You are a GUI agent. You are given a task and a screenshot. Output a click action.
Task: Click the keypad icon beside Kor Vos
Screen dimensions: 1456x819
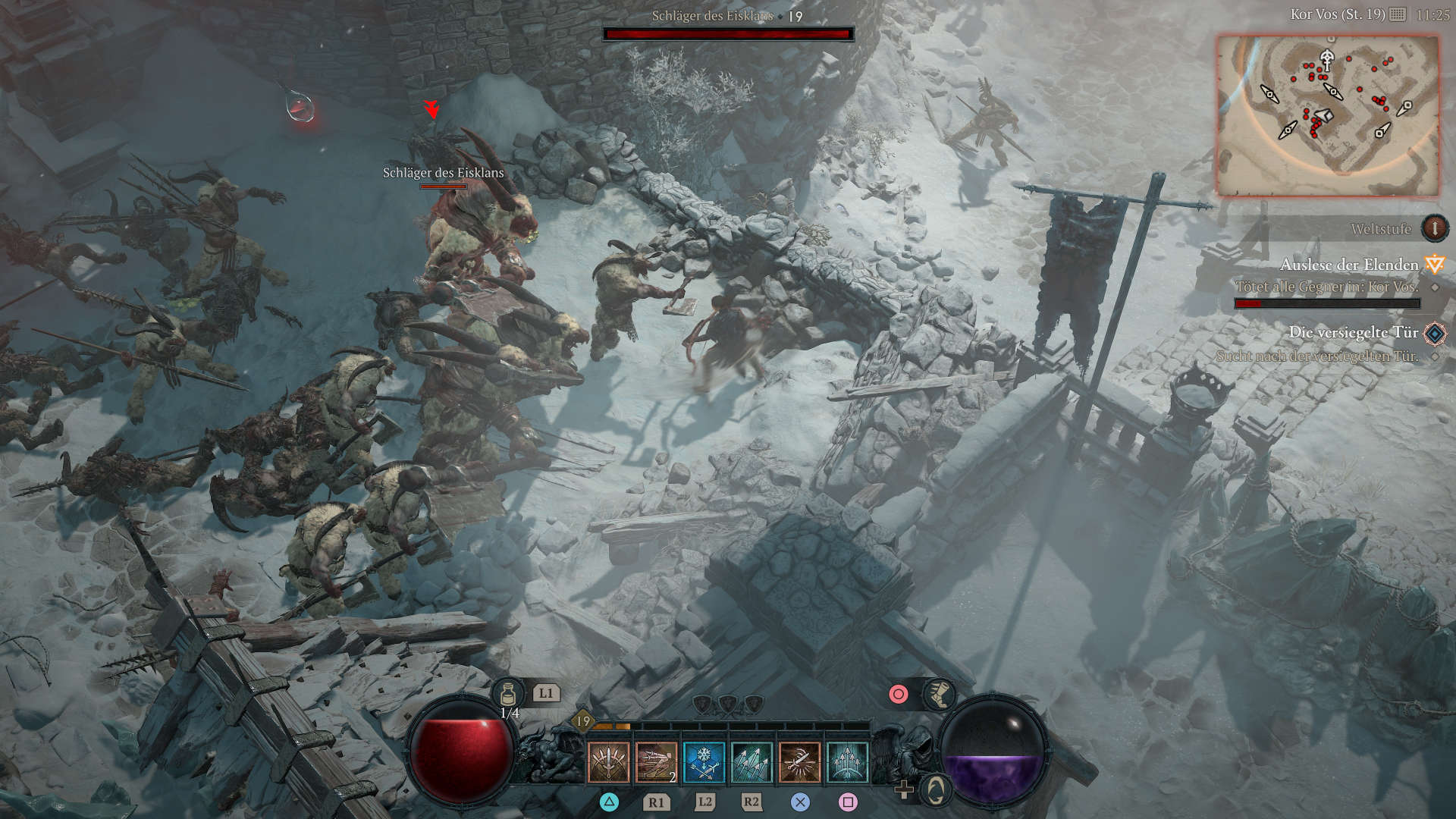coord(1398,14)
